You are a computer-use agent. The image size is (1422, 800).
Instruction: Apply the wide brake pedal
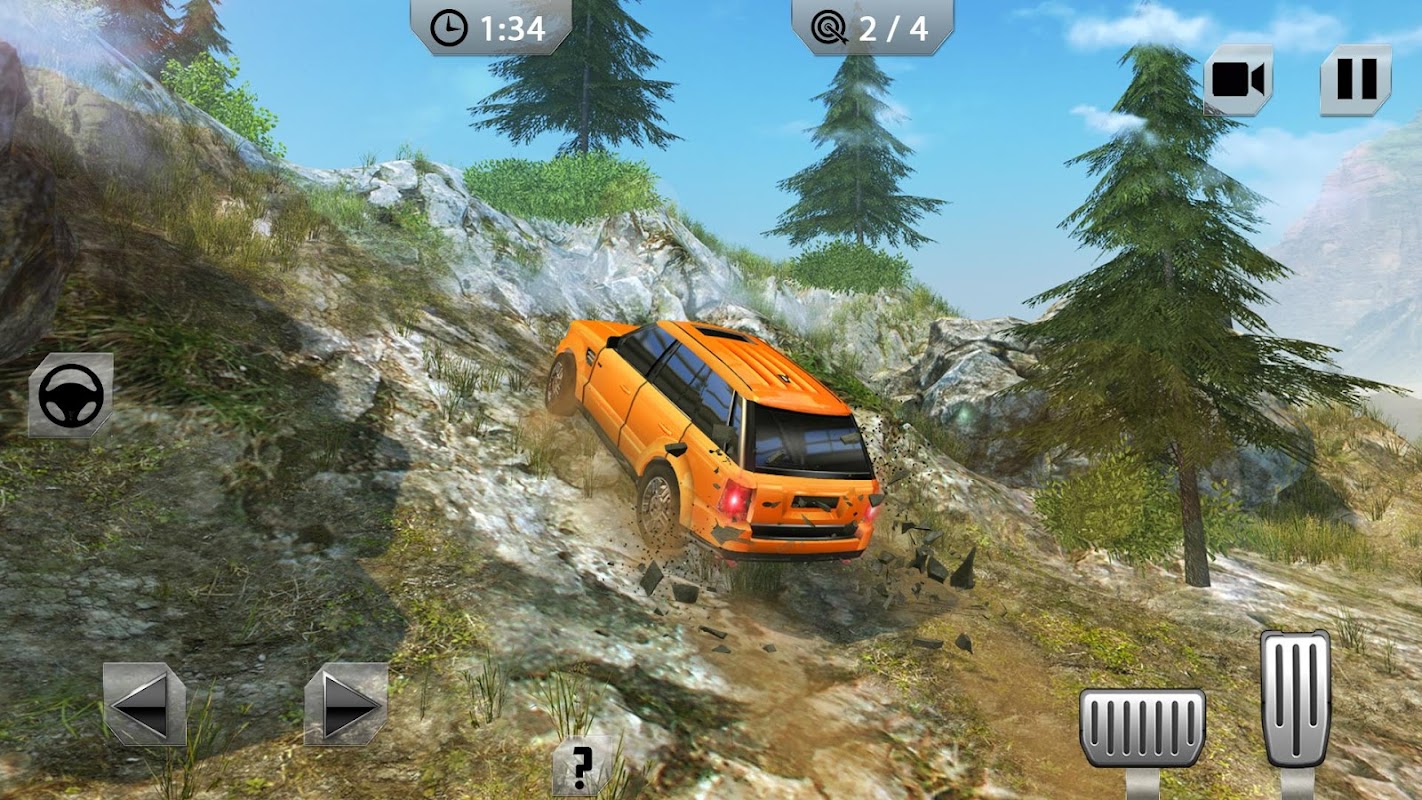click(1142, 728)
